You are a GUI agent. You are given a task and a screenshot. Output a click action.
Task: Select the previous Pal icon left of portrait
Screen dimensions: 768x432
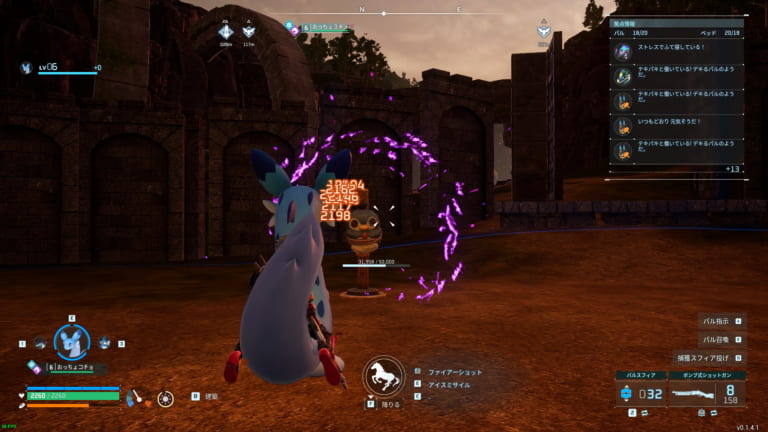coord(40,343)
